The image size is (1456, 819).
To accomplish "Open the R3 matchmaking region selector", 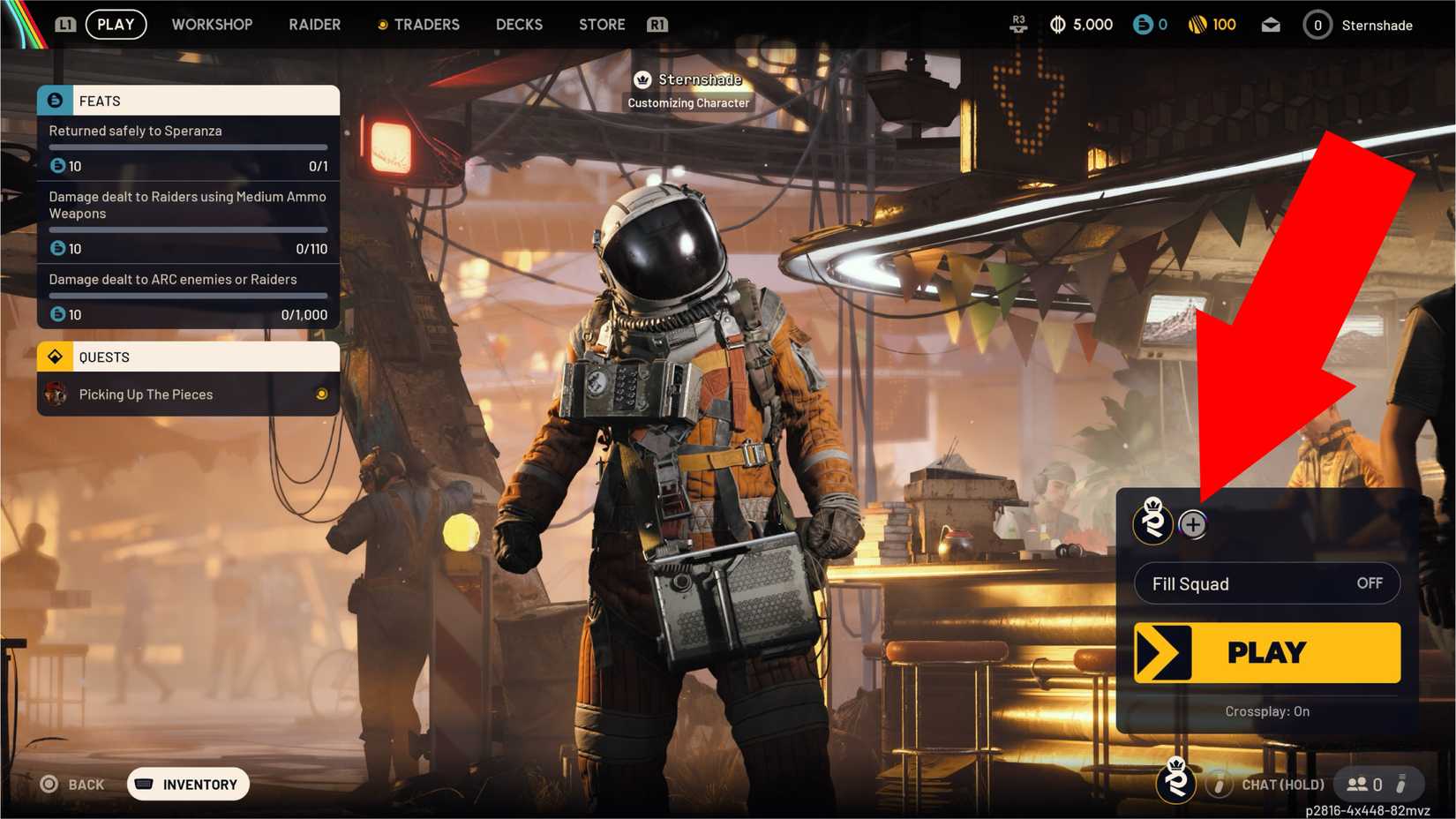I will (1018, 24).
